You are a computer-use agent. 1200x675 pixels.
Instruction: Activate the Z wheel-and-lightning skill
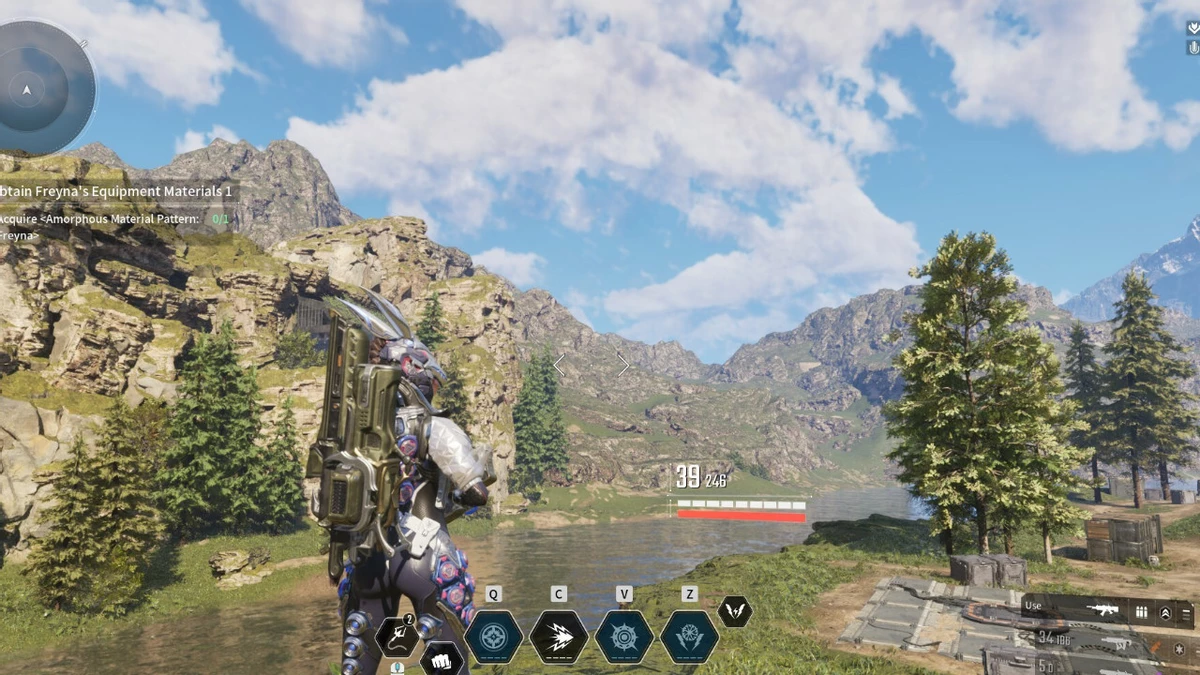pos(689,636)
